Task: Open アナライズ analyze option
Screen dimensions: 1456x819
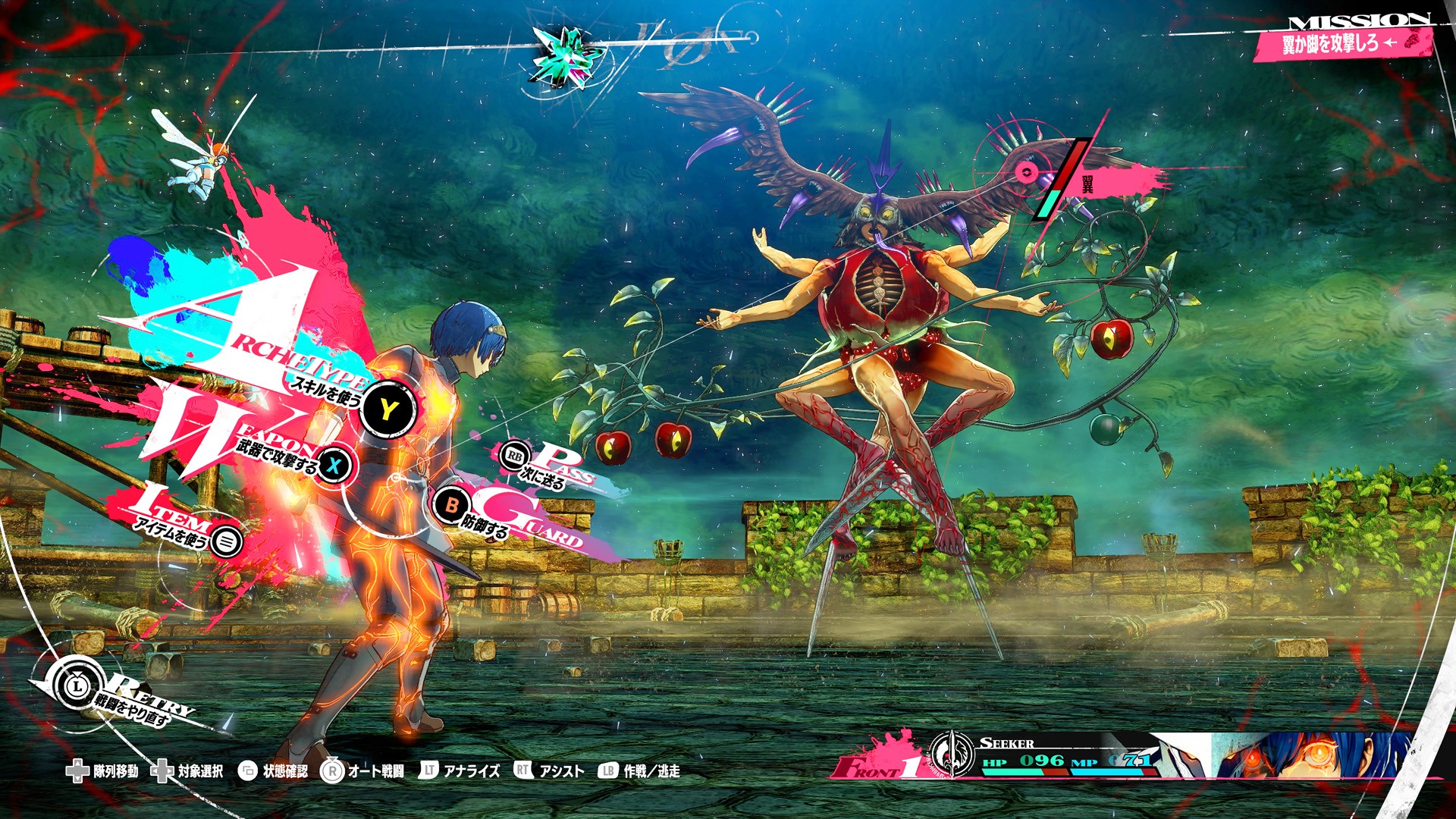Action: point(460,771)
